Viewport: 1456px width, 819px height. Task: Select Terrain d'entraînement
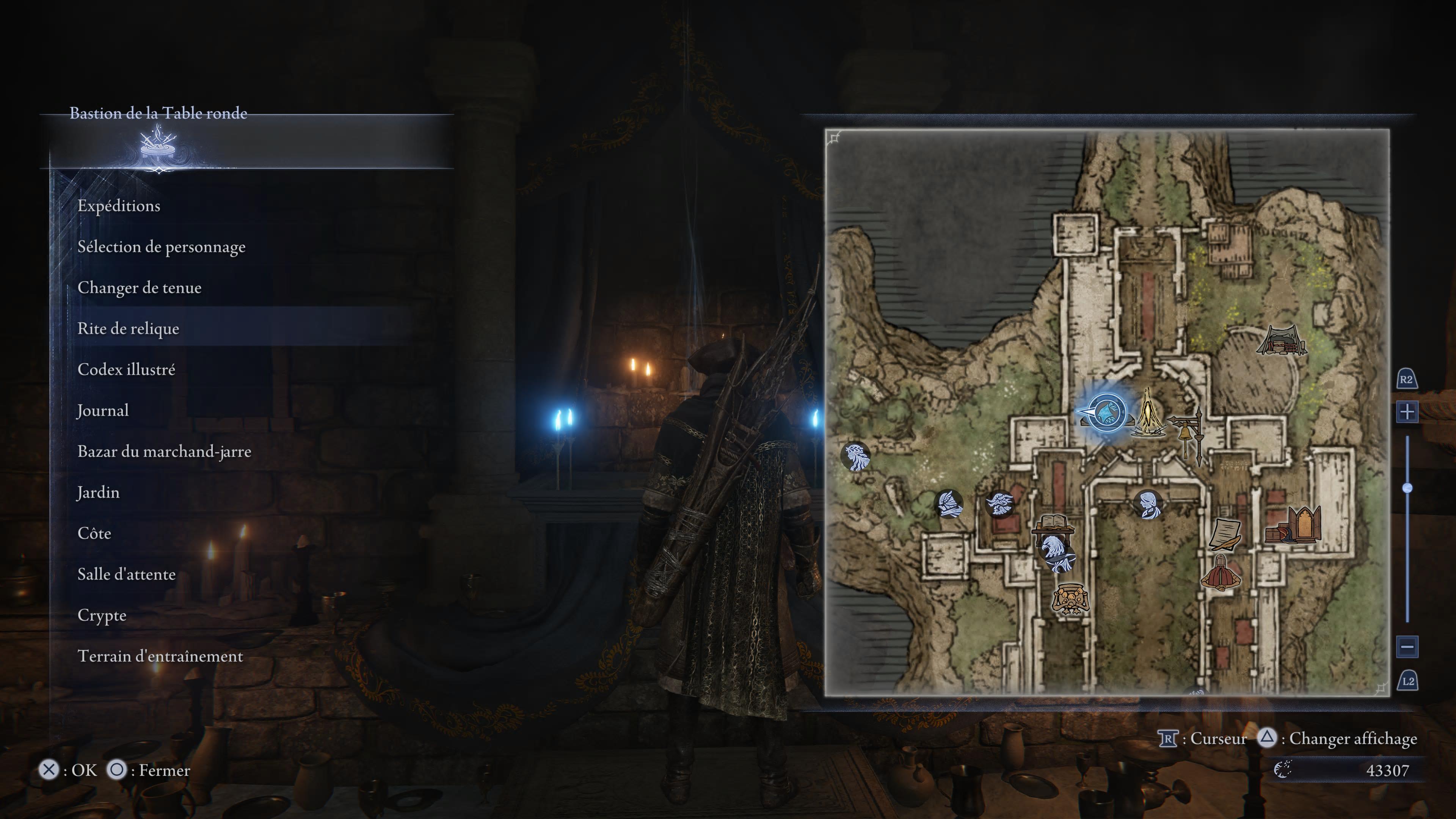(160, 656)
